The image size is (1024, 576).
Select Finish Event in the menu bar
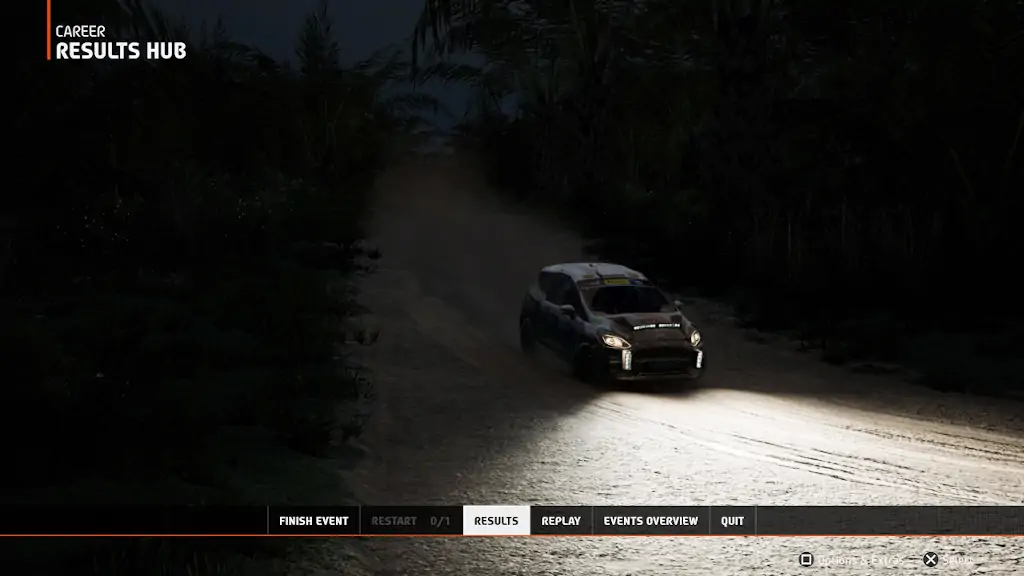tap(313, 521)
